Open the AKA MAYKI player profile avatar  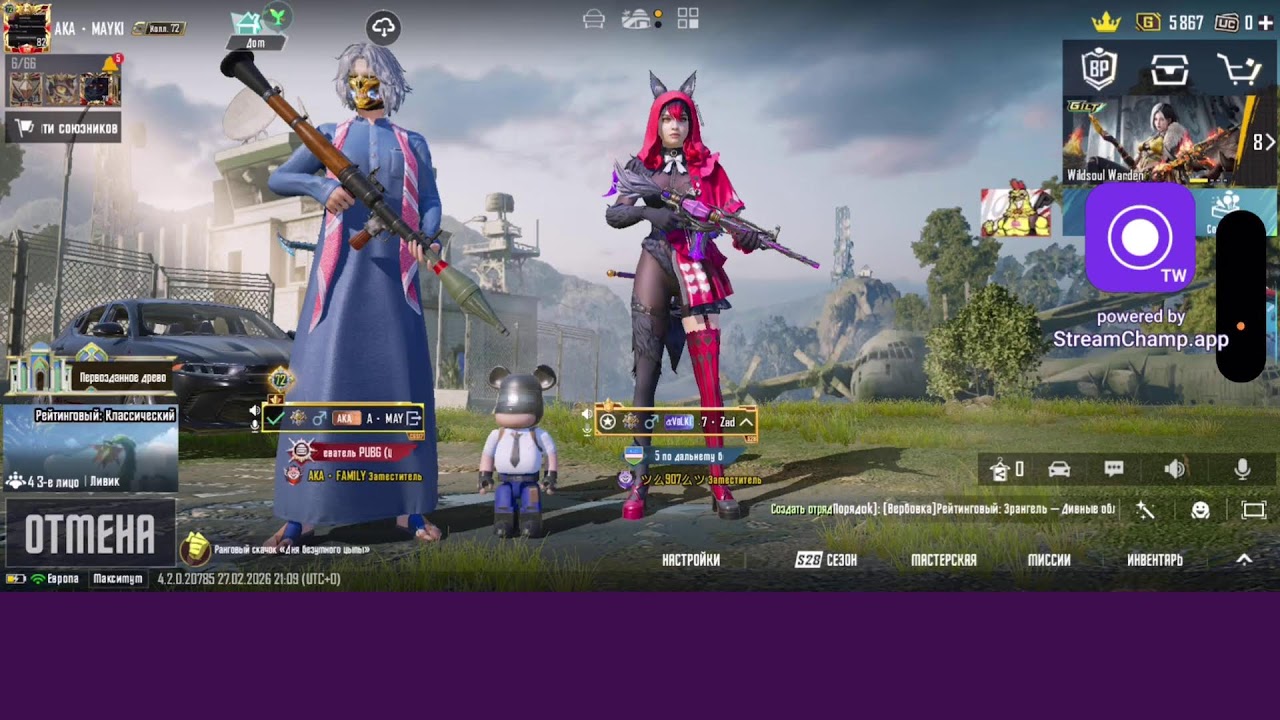[x=27, y=28]
